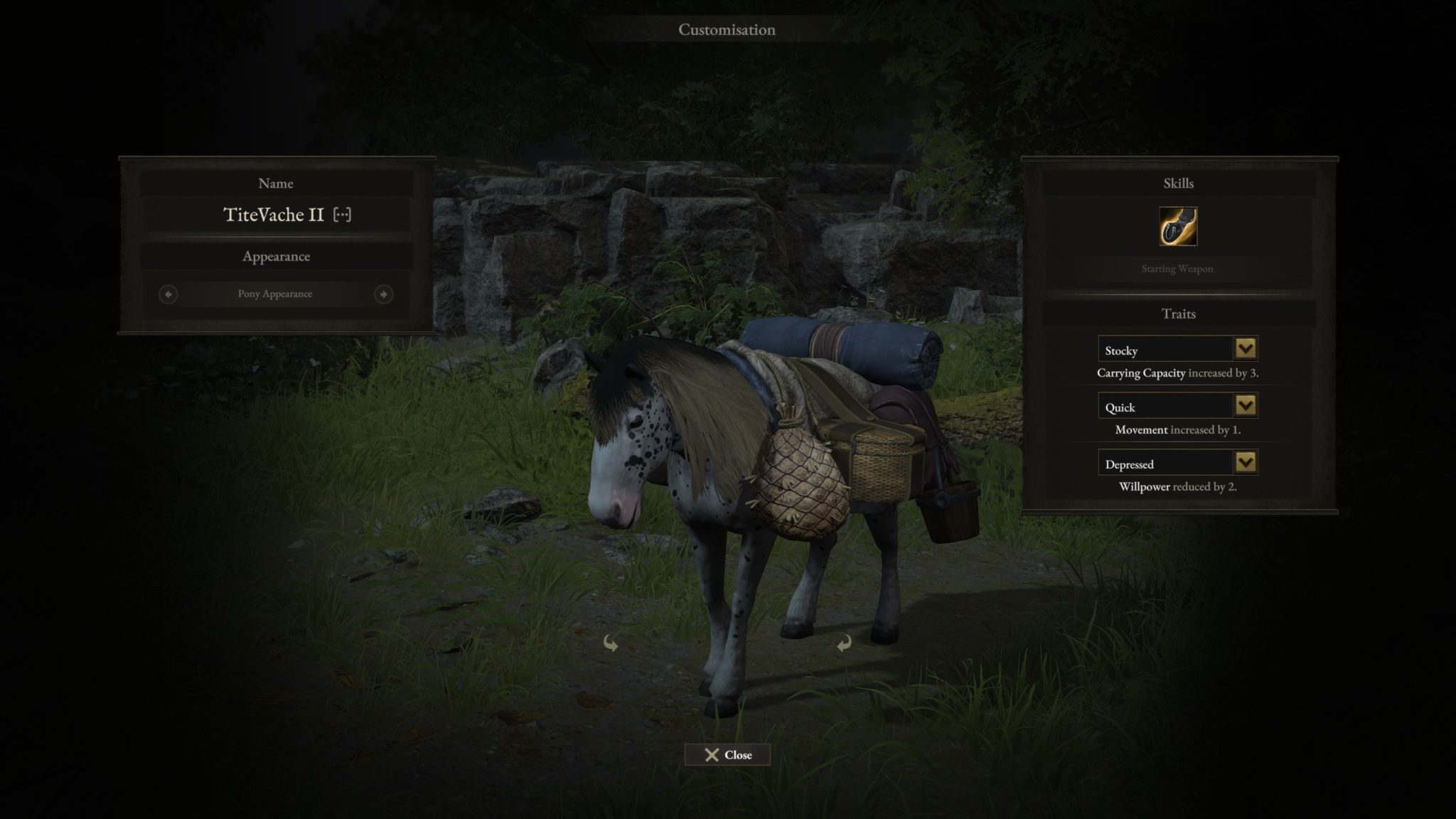The width and height of the screenshot is (1456, 819).
Task: Open the Quick trait dropdown
Action: 1245,406
